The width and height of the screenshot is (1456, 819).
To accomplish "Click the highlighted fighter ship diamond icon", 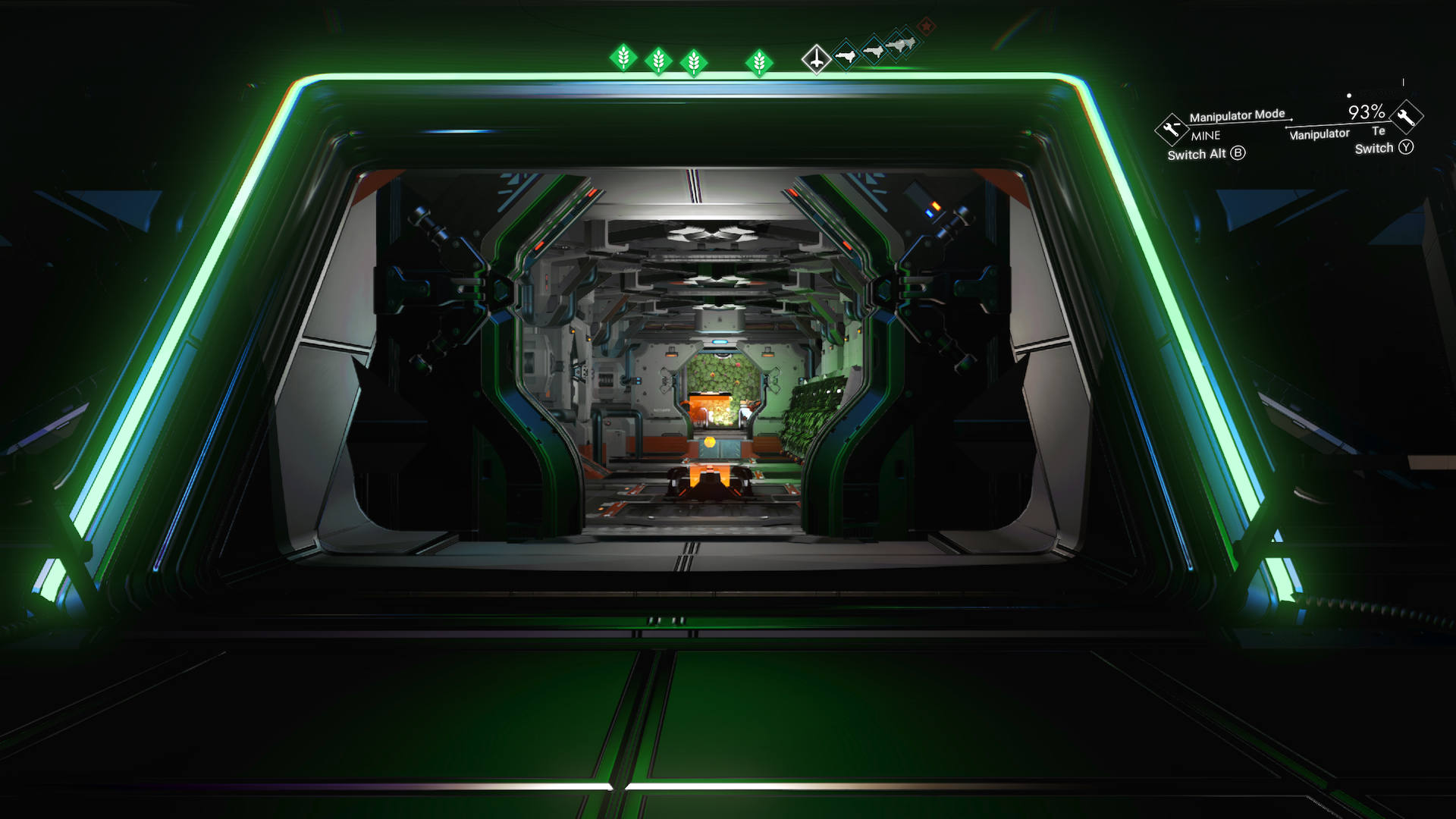I will 817,59.
